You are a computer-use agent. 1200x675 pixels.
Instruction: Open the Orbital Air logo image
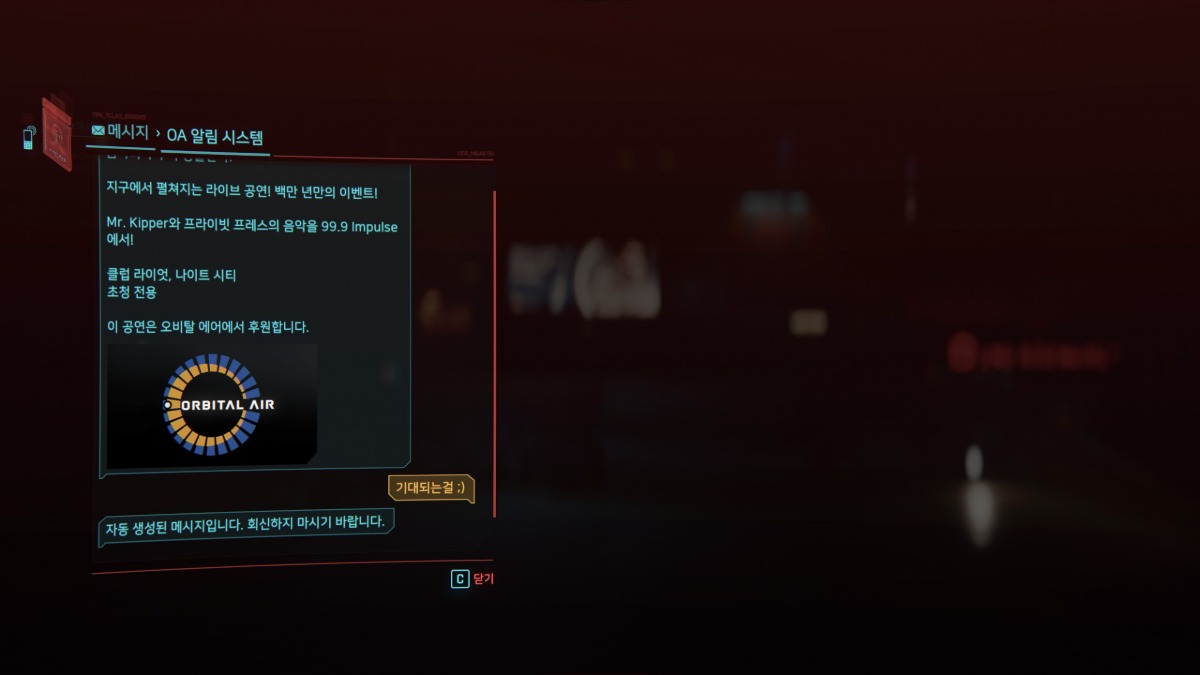click(x=212, y=405)
